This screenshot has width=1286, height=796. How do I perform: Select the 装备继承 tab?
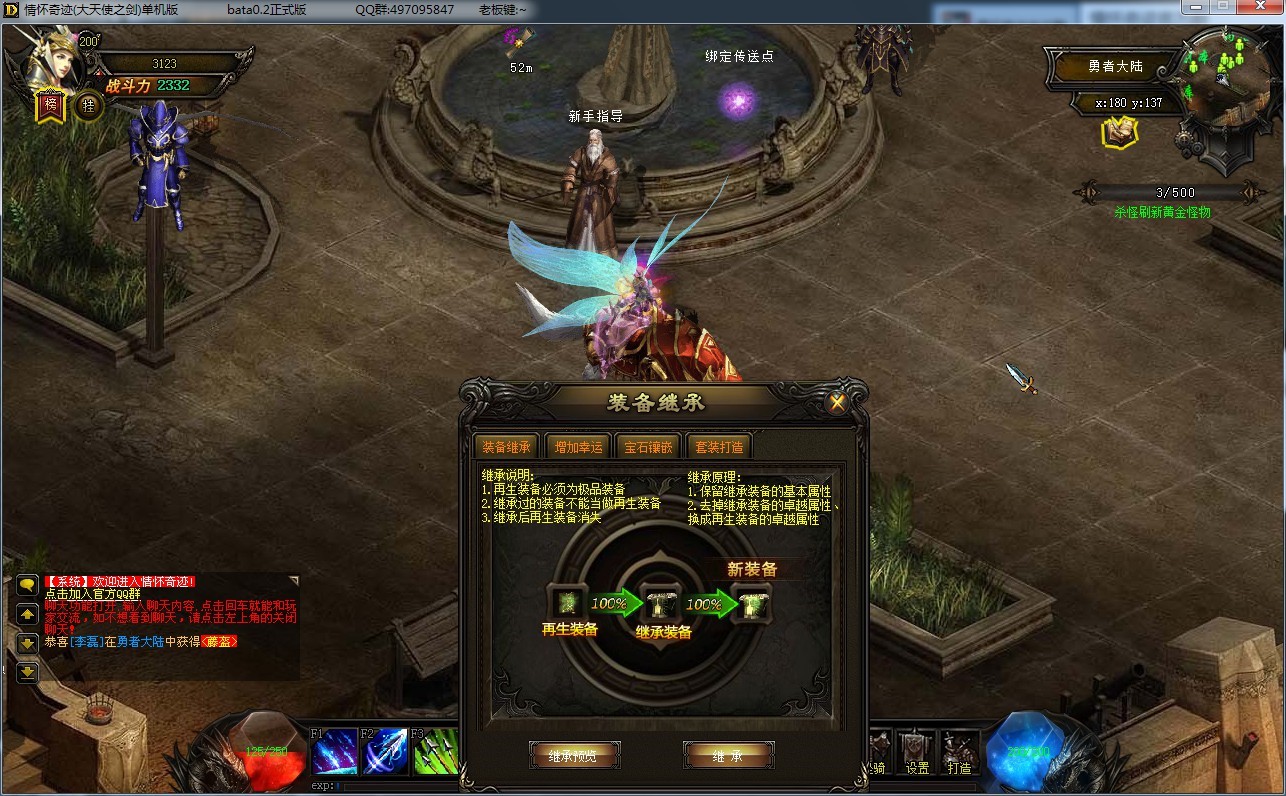tap(507, 447)
